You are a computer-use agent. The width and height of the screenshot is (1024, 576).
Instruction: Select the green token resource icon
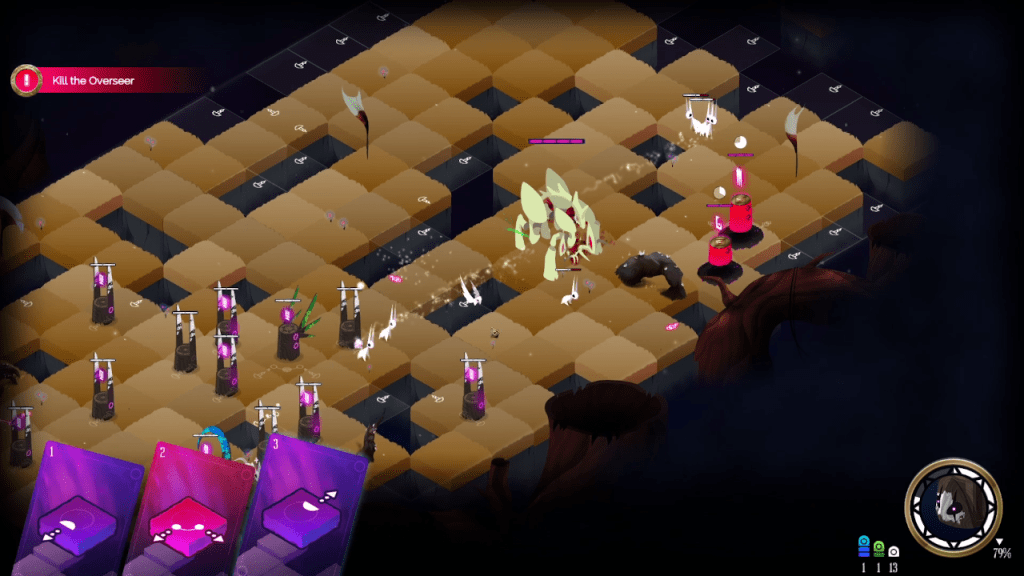click(879, 547)
